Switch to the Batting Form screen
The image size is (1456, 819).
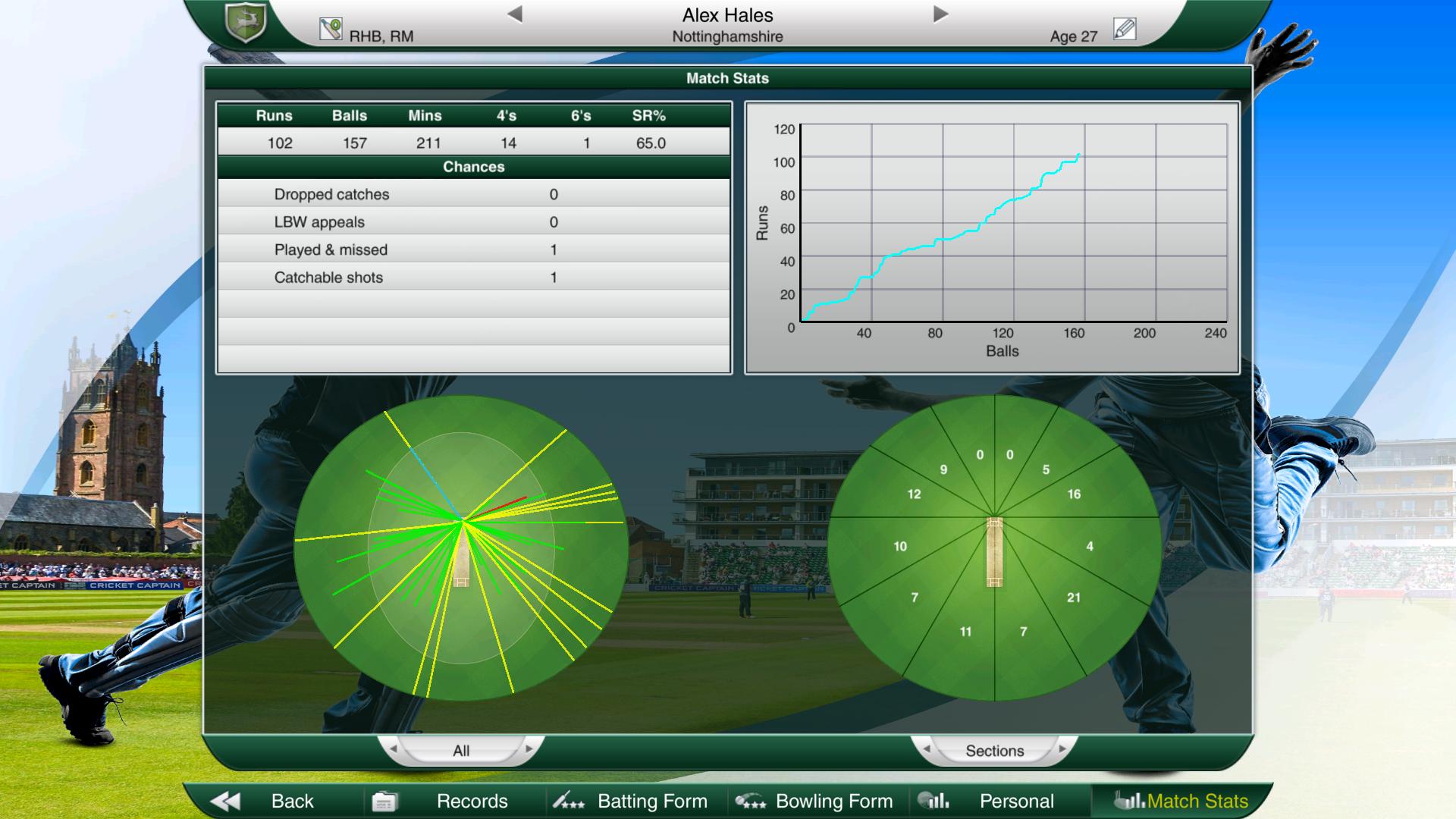tap(652, 801)
